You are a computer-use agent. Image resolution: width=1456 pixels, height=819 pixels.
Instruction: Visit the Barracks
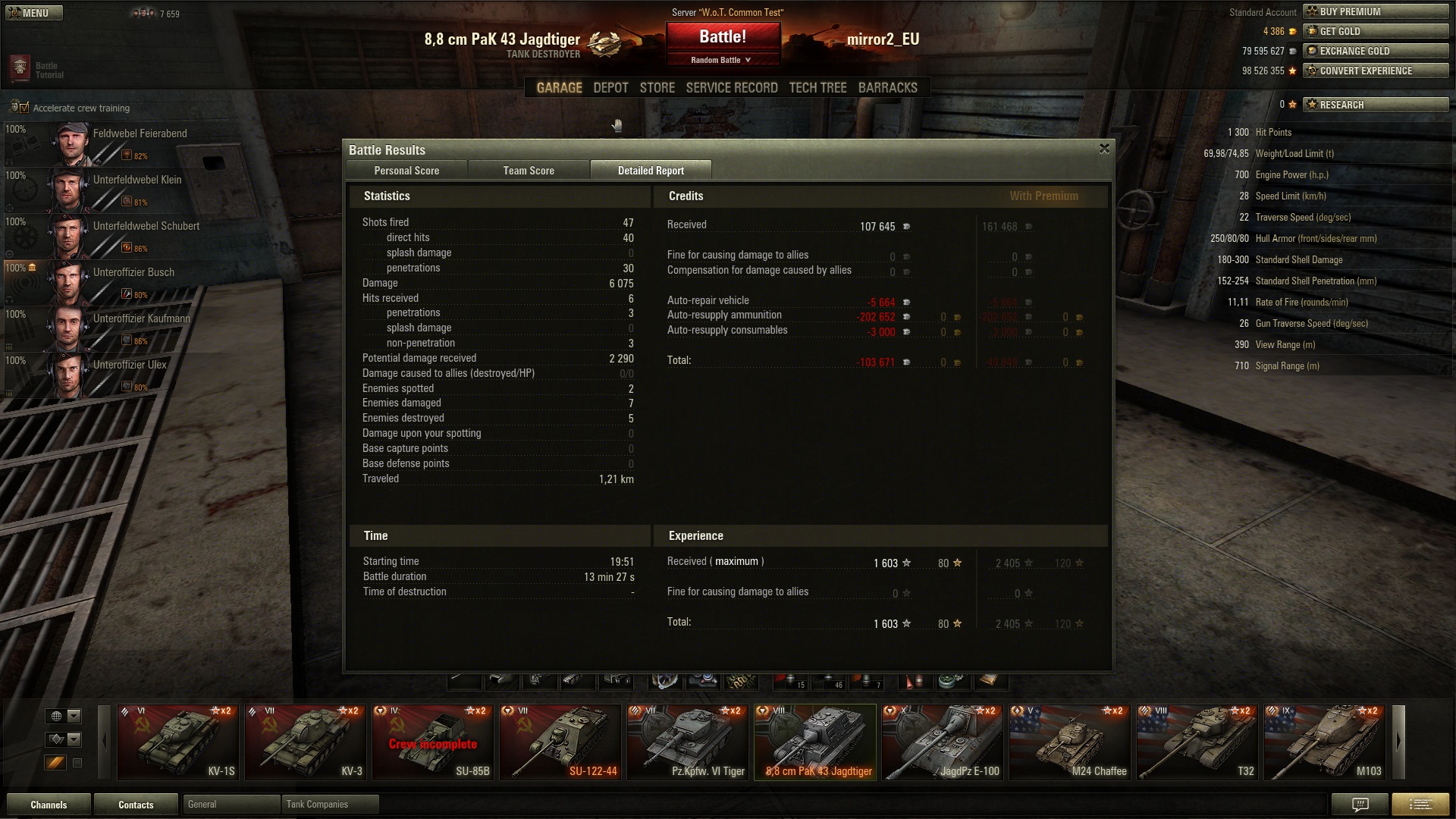(887, 88)
